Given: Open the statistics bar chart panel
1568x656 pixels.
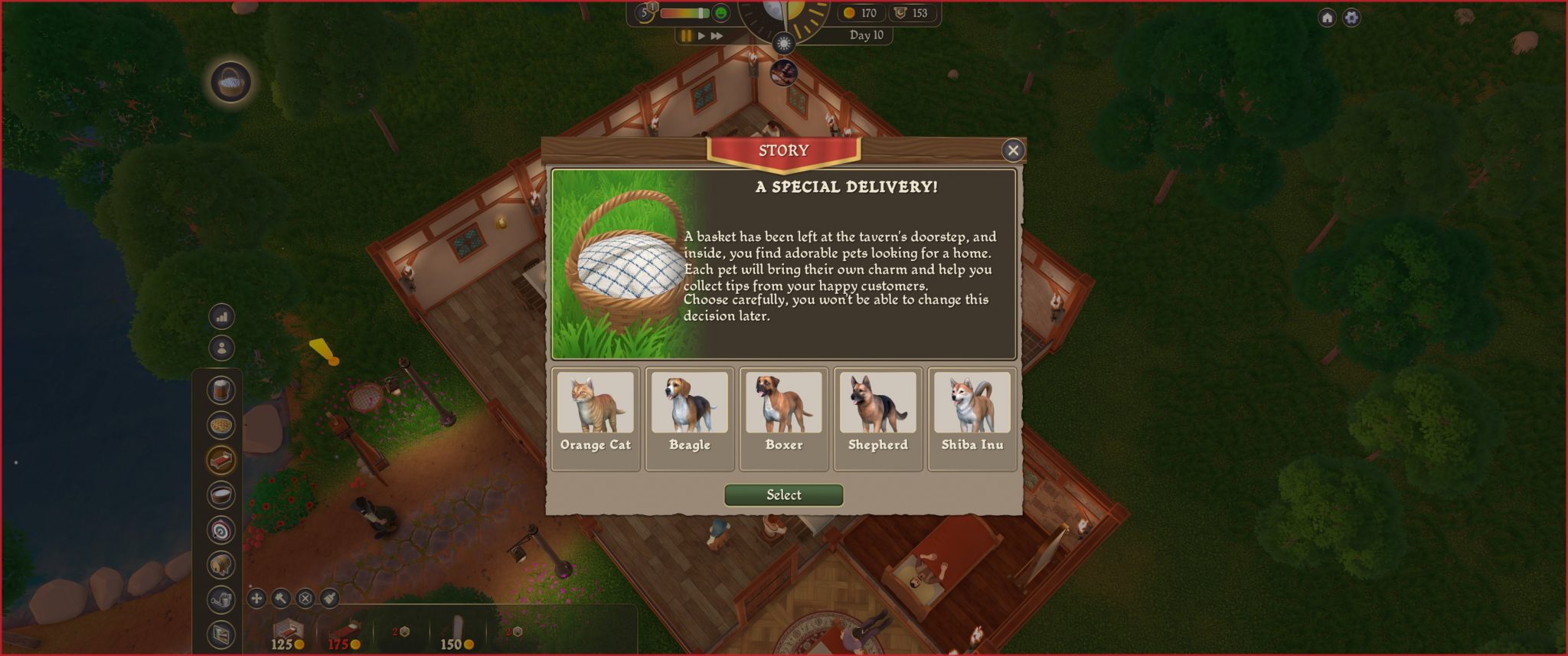Looking at the screenshot, I should (x=221, y=316).
